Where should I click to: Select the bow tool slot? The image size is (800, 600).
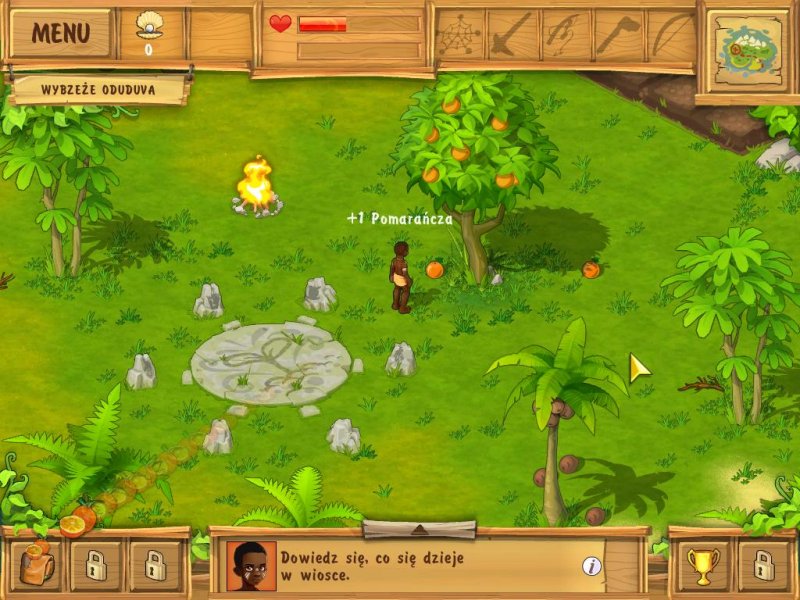point(671,35)
